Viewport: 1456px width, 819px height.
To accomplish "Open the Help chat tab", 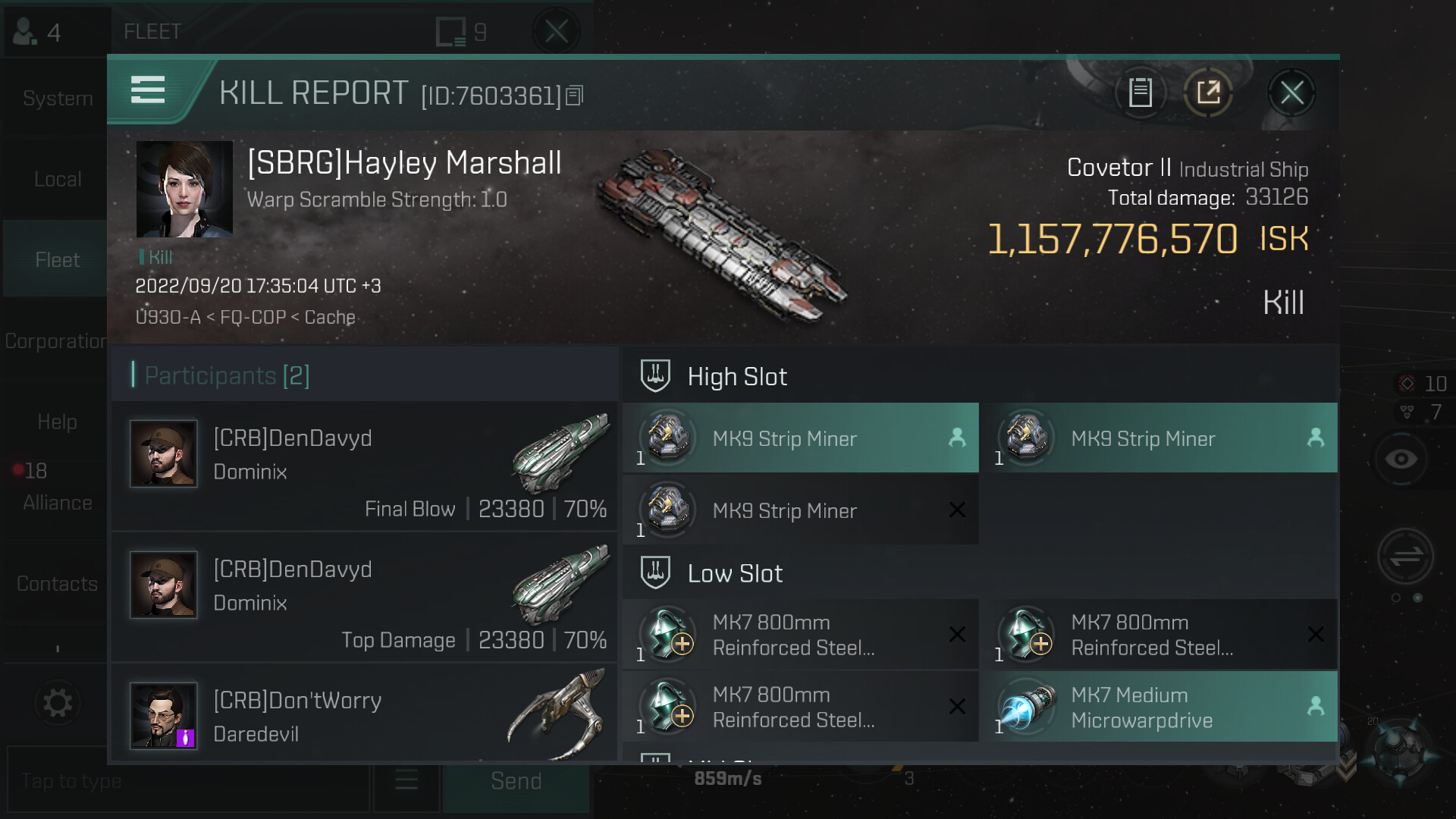I will [x=57, y=422].
